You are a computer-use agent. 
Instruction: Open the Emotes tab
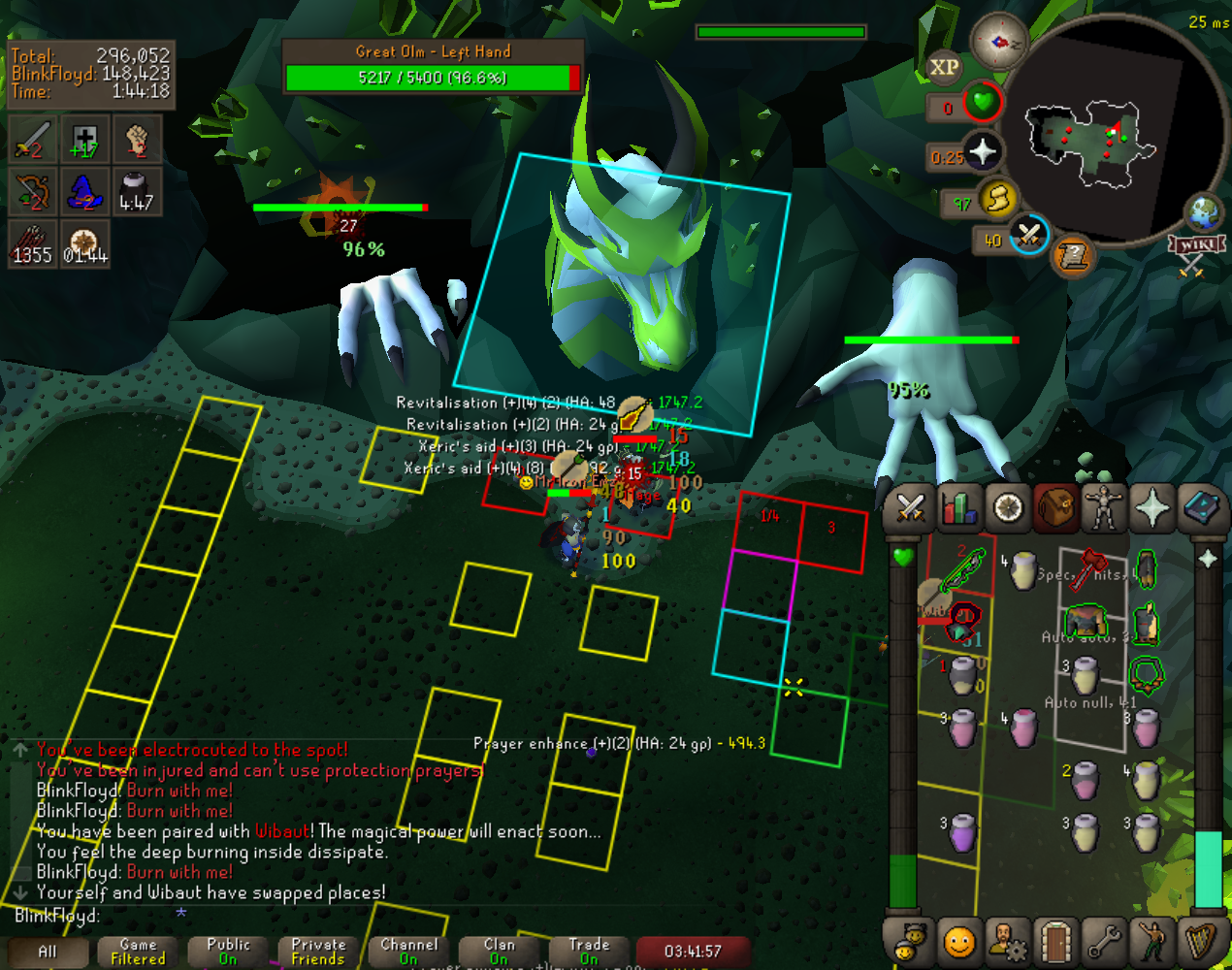click(1152, 941)
